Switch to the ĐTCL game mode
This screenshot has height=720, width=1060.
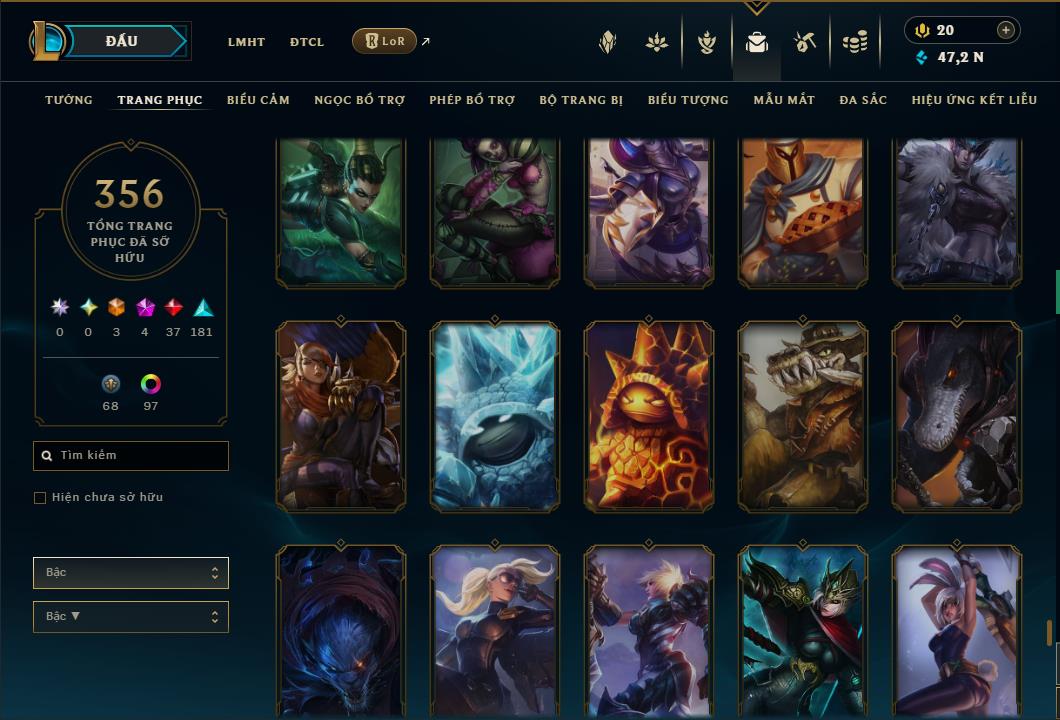[307, 42]
